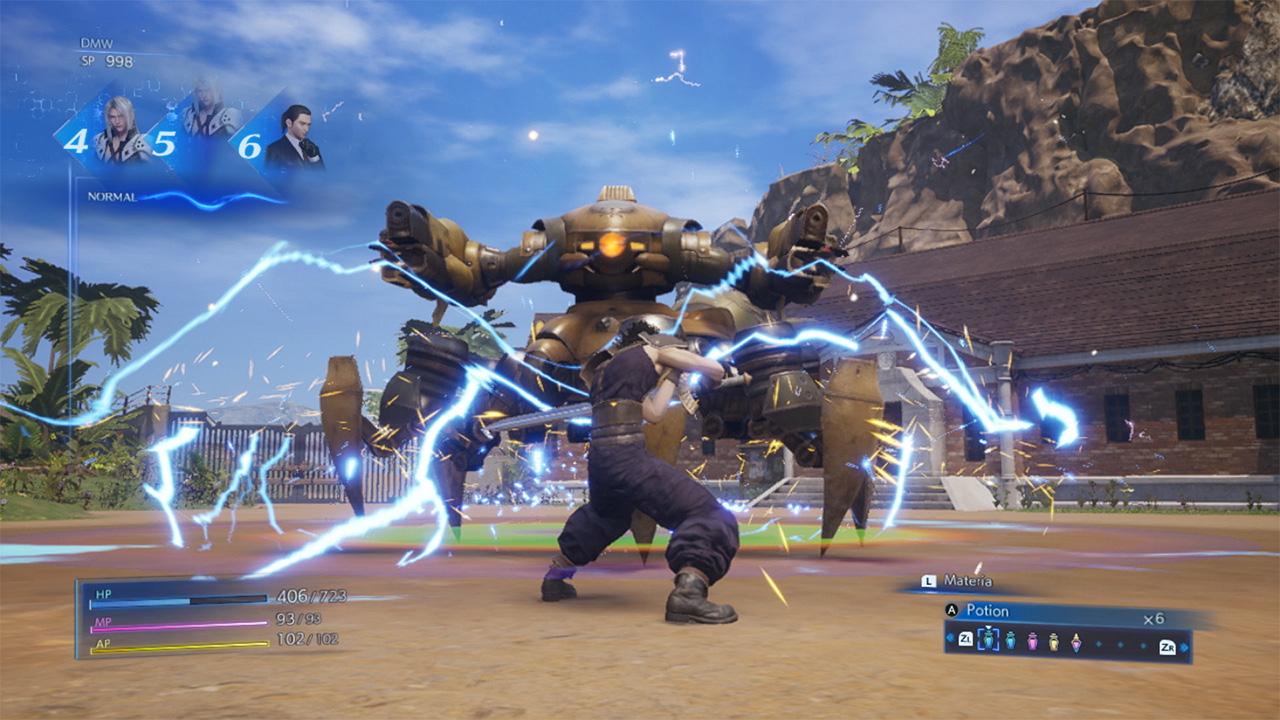Click the A button prompt next to Potion
1280x720 pixels.
tap(951, 611)
